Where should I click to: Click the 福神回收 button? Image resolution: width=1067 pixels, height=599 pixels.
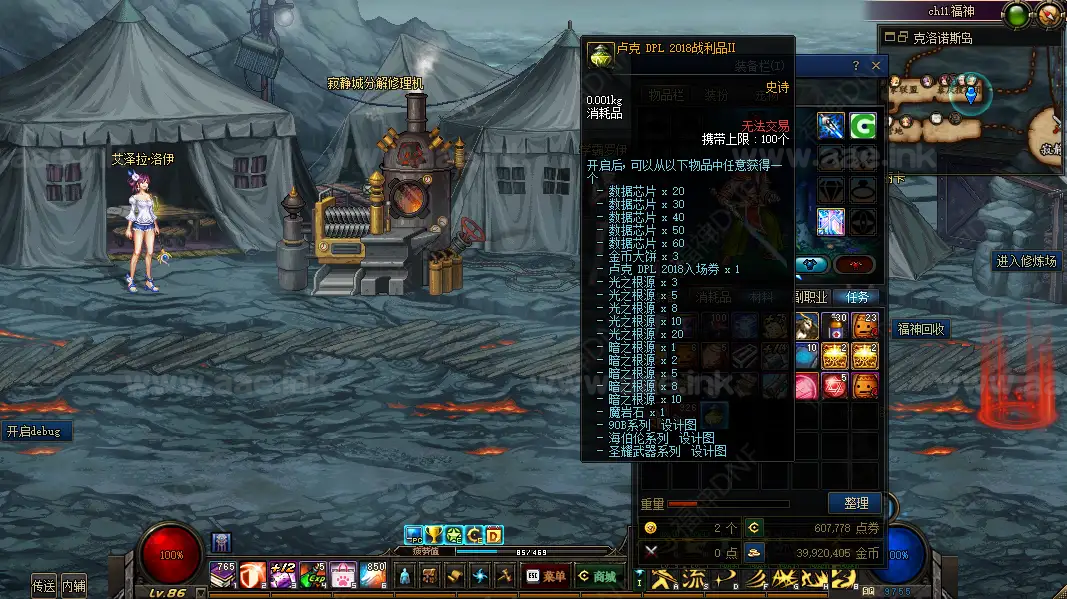pos(921,329)
